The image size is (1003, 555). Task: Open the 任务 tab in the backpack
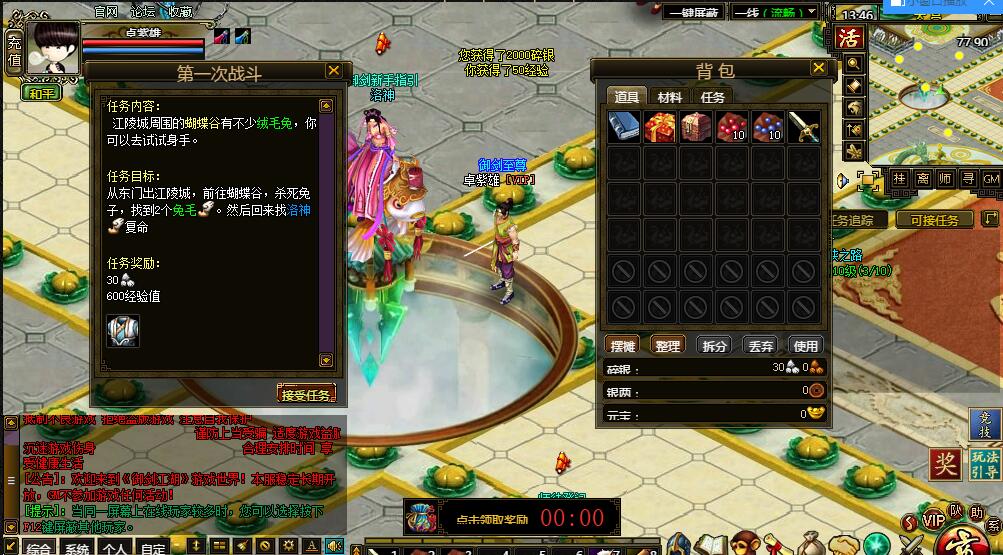tap(712, 97)
